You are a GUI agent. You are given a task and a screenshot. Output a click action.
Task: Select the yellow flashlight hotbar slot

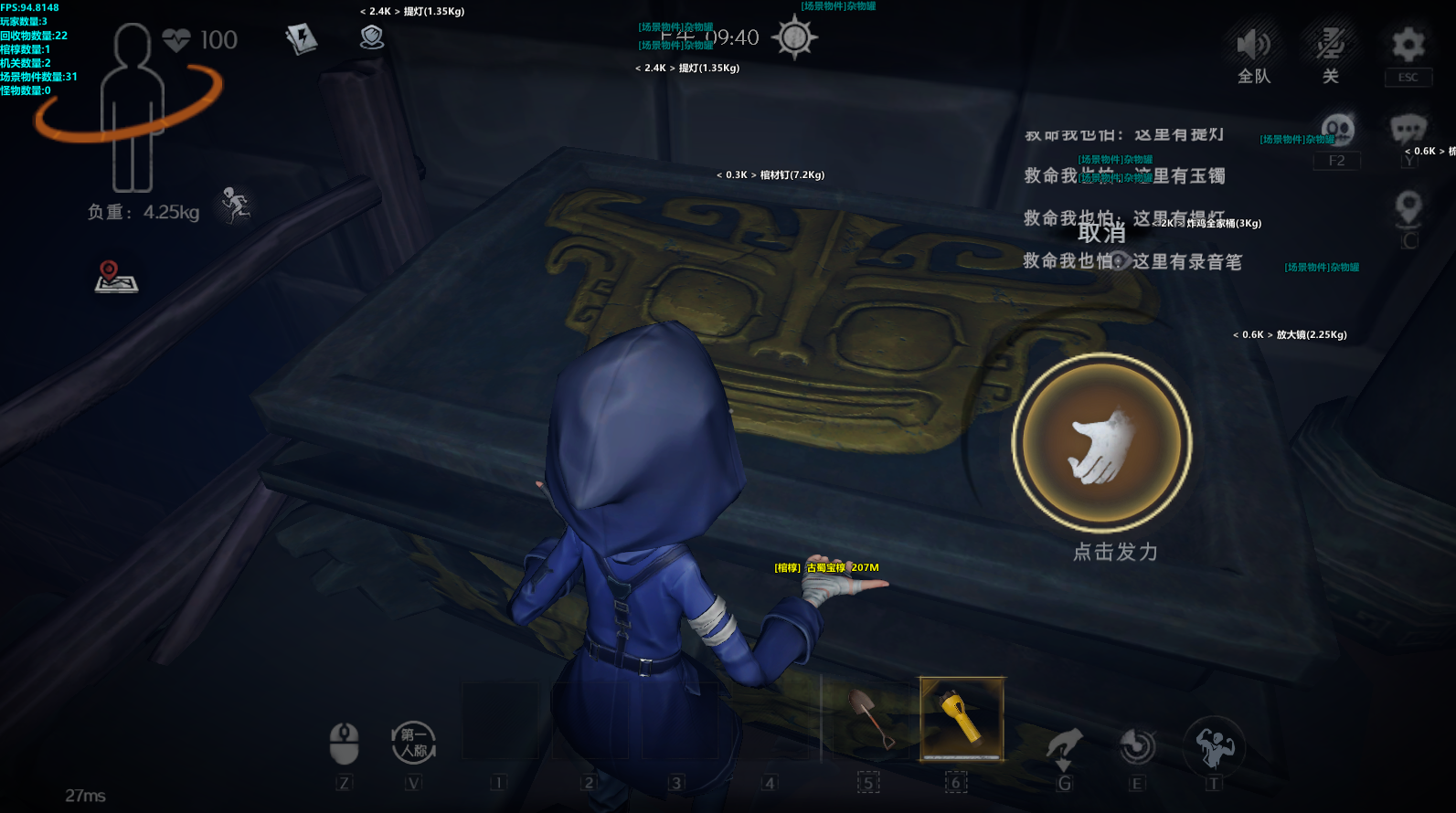tap(961, 719)
